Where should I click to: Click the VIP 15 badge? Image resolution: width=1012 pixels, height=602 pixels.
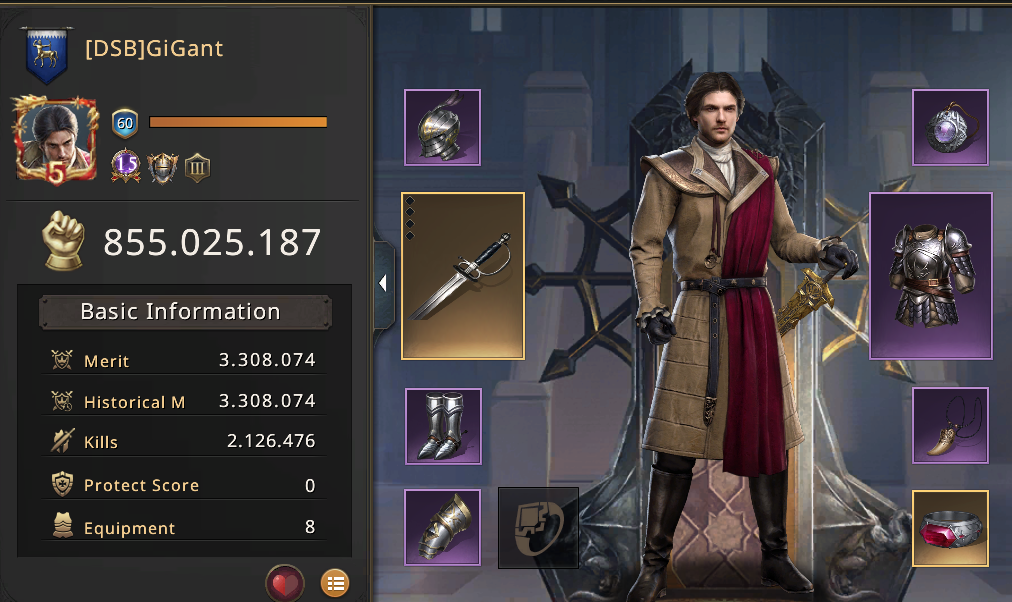click(x=126, y=165)
